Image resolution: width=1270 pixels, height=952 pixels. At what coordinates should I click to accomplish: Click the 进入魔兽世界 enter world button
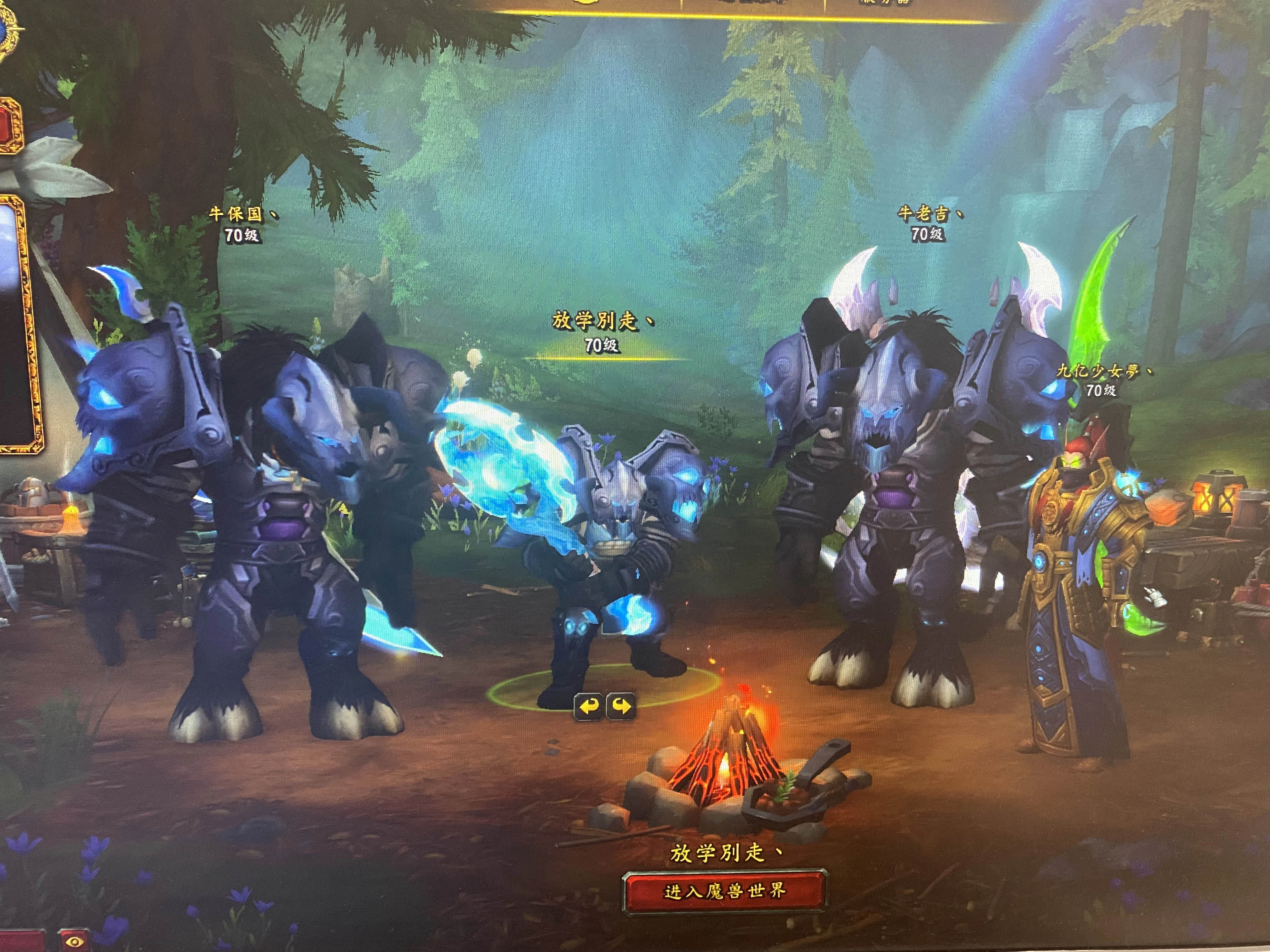[724, 891]
